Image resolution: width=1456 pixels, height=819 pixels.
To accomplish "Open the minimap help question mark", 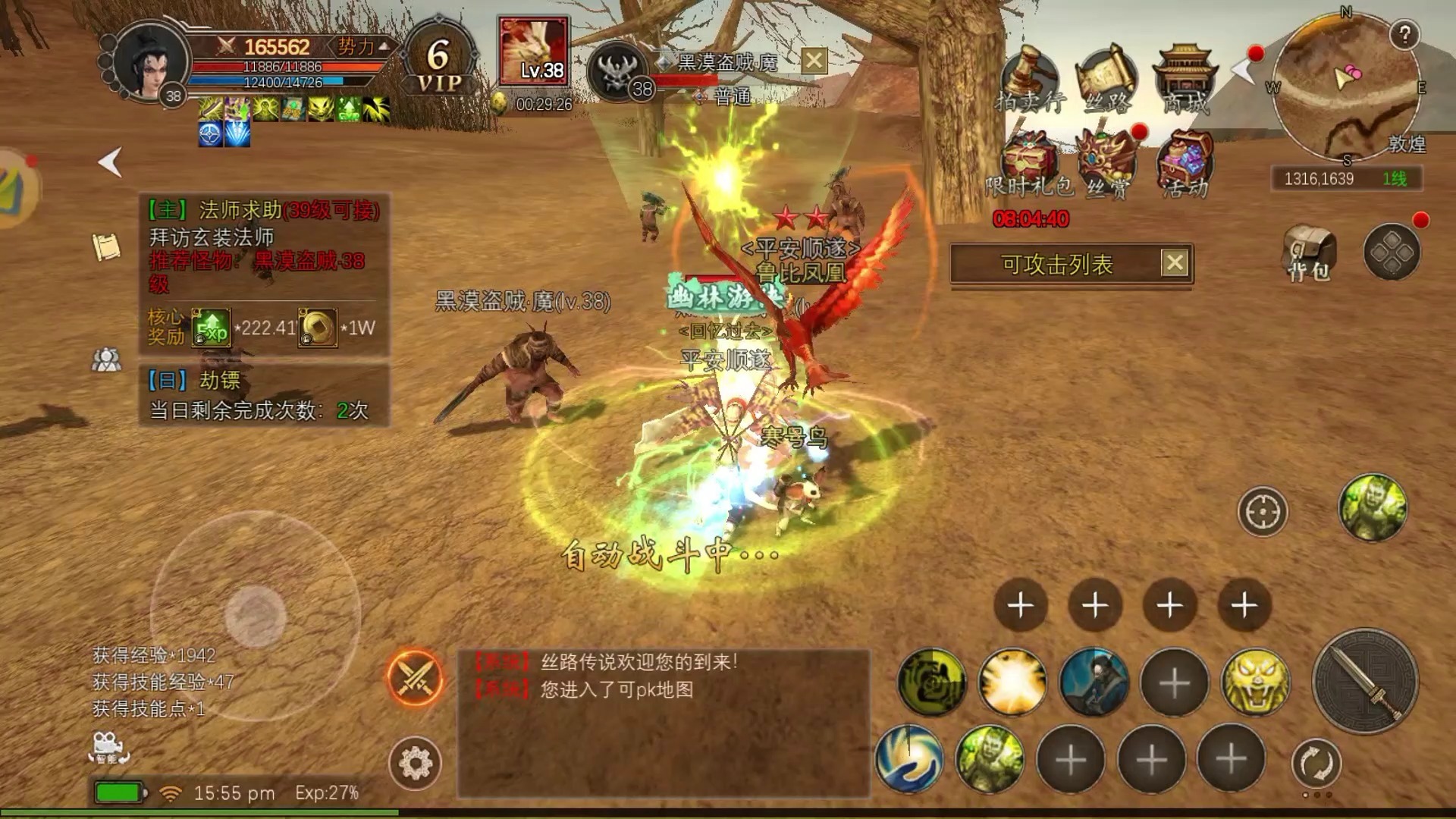I will click(1404, 34).
